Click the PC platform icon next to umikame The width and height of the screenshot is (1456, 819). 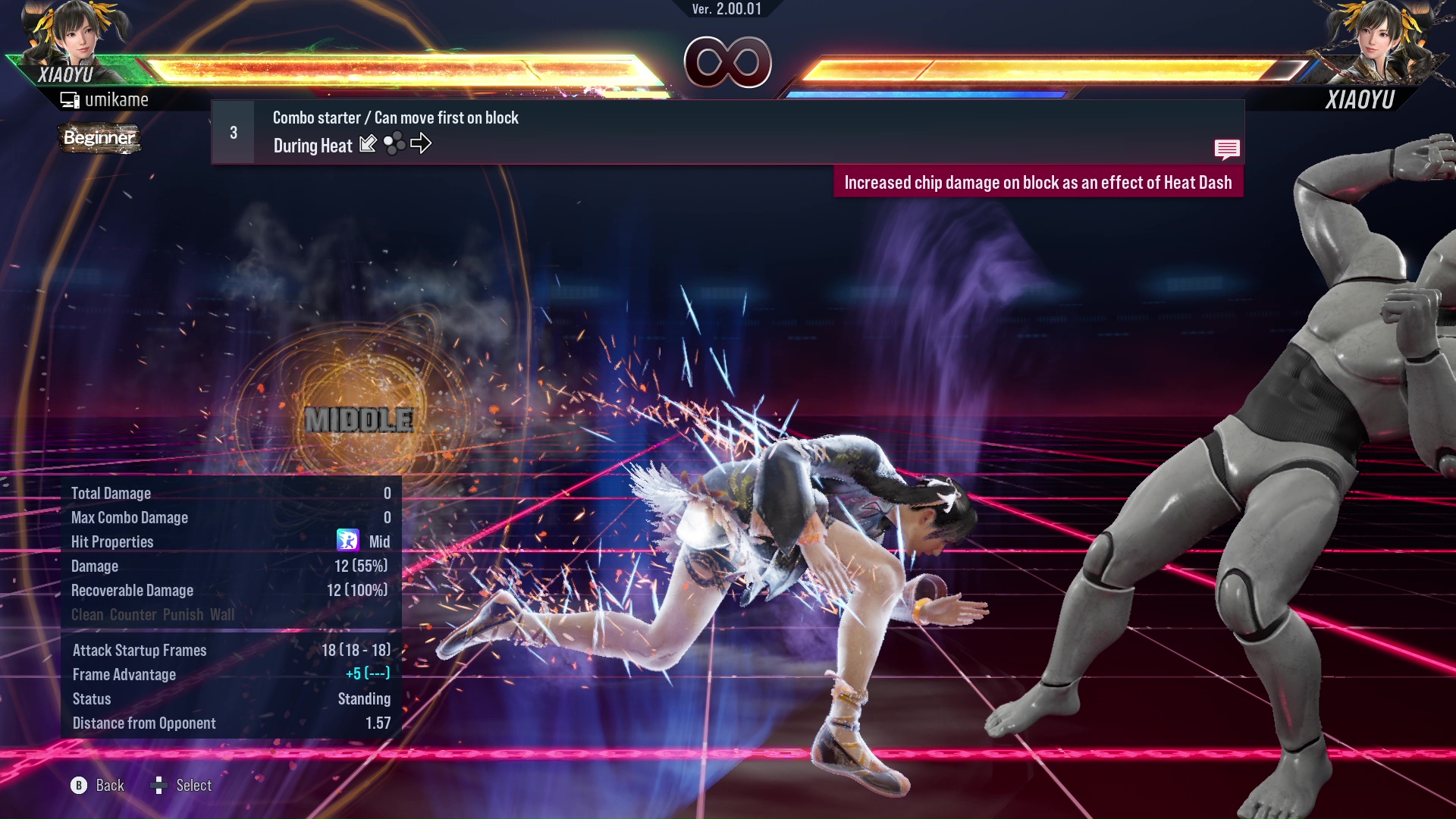coord(71,99)
